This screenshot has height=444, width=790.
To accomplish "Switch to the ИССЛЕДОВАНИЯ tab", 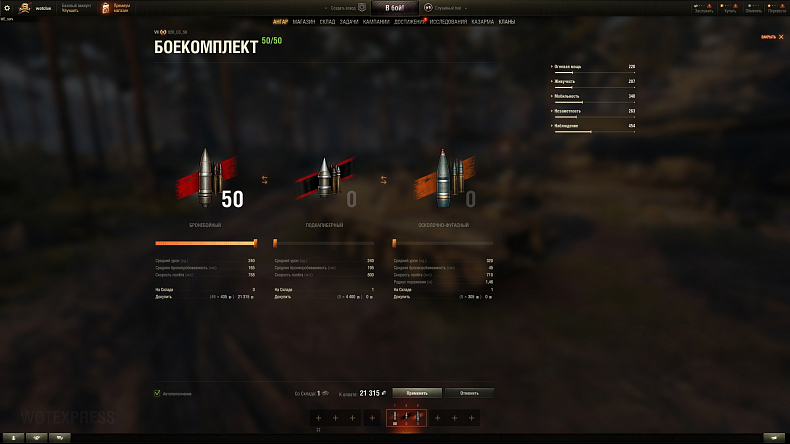I will [447, 21].
